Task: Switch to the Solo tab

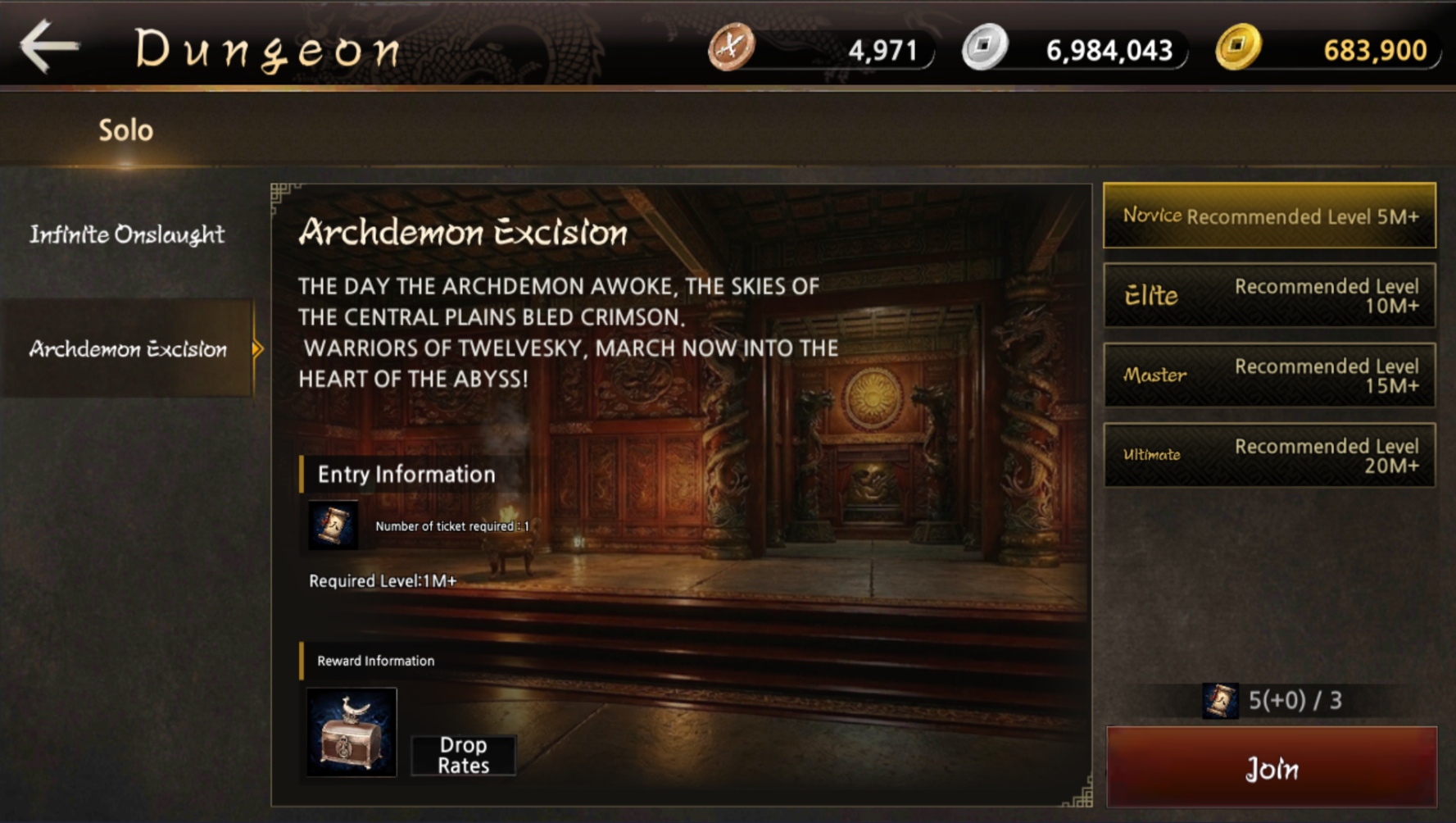Action: [125, 130]
